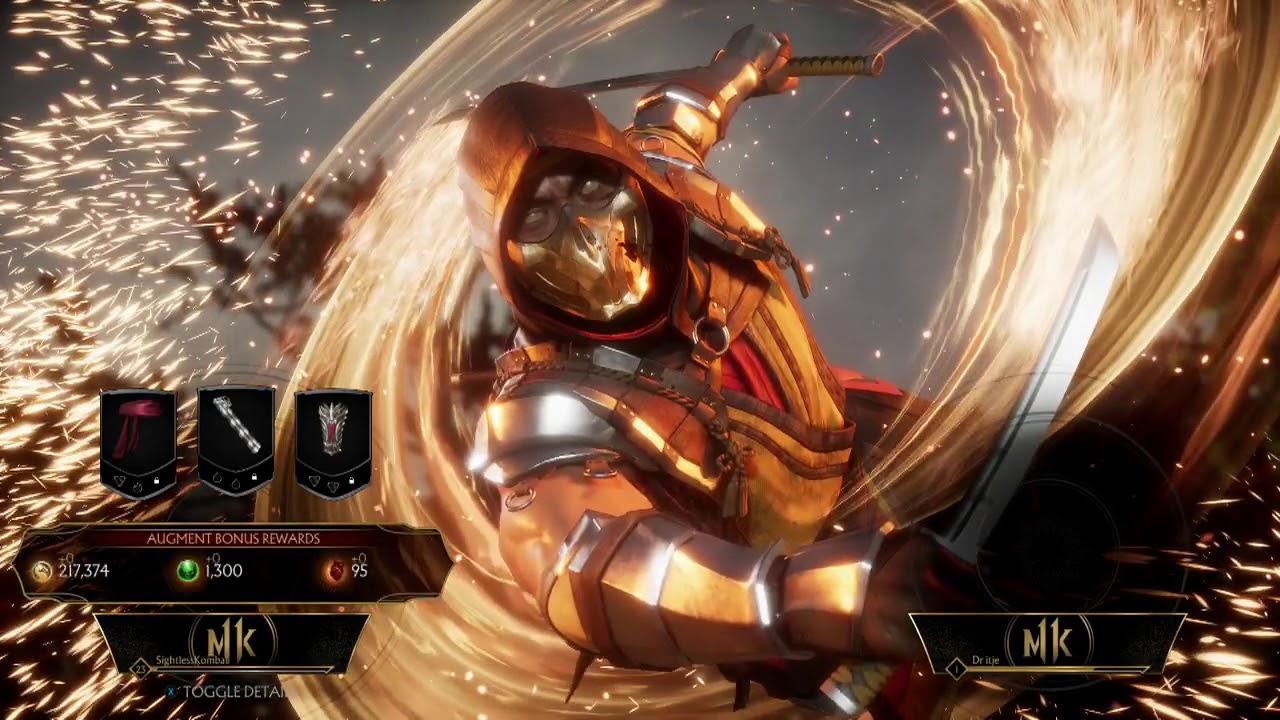Open the Dr itje opponent banner

[1047, 642]
